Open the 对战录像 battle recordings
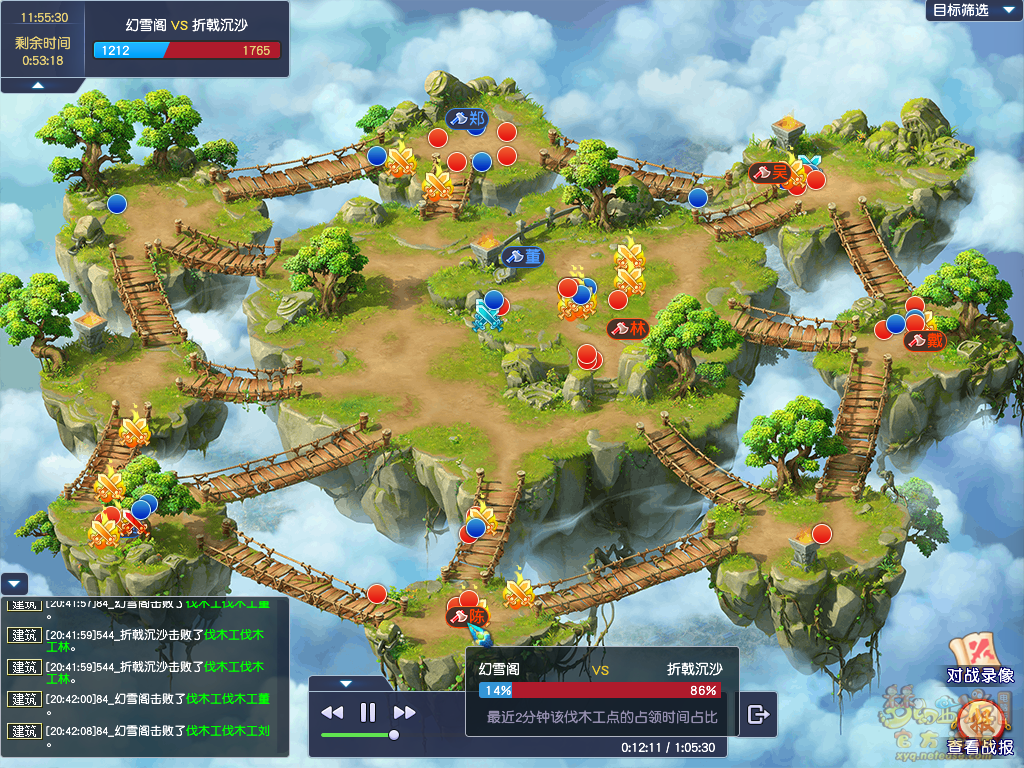The image size is (1024, 768). pos(980,662)
